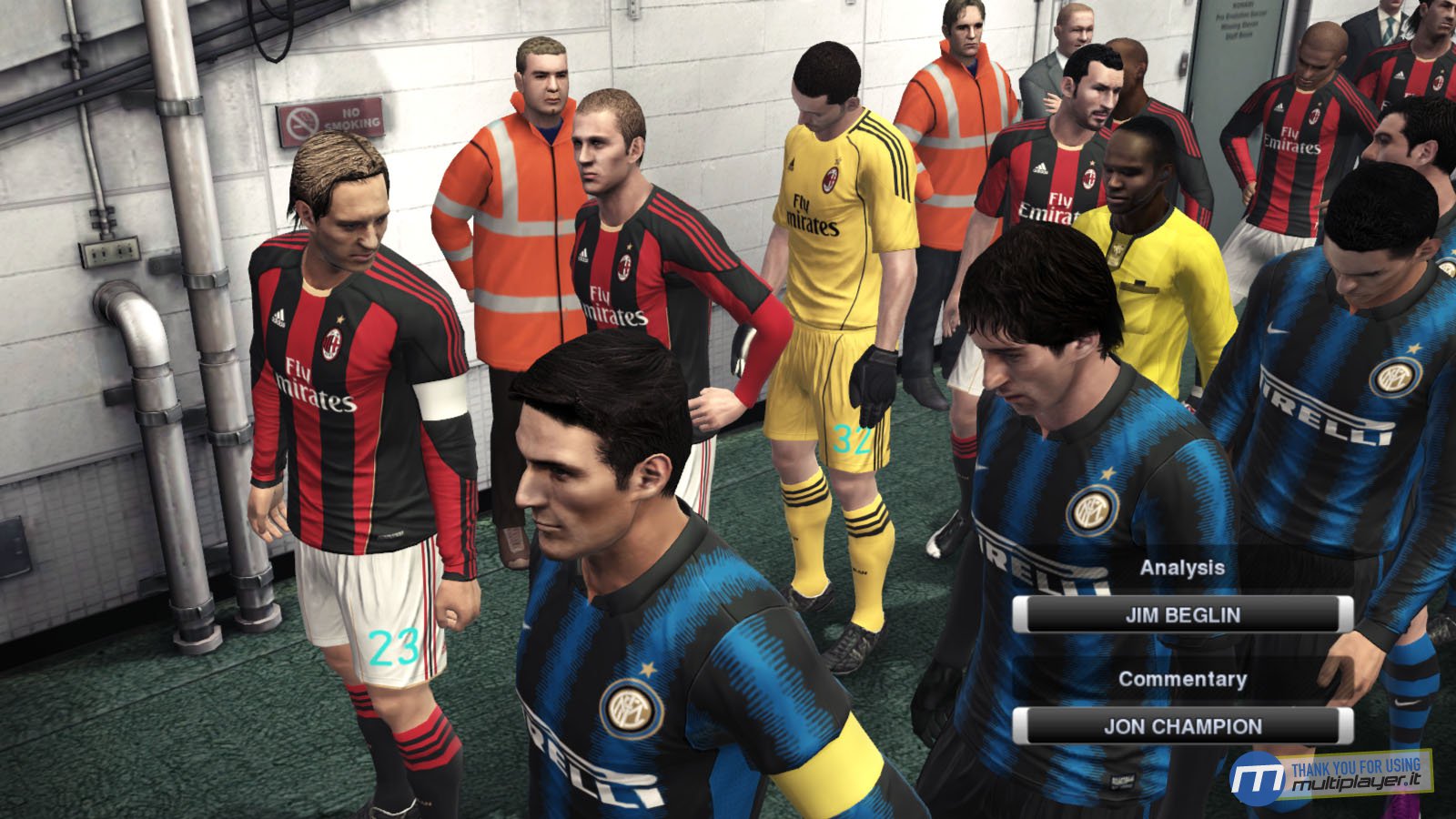The image size is (1456, 819).
Task: Switch to the Analysis heading
Action: (1183, 568)
